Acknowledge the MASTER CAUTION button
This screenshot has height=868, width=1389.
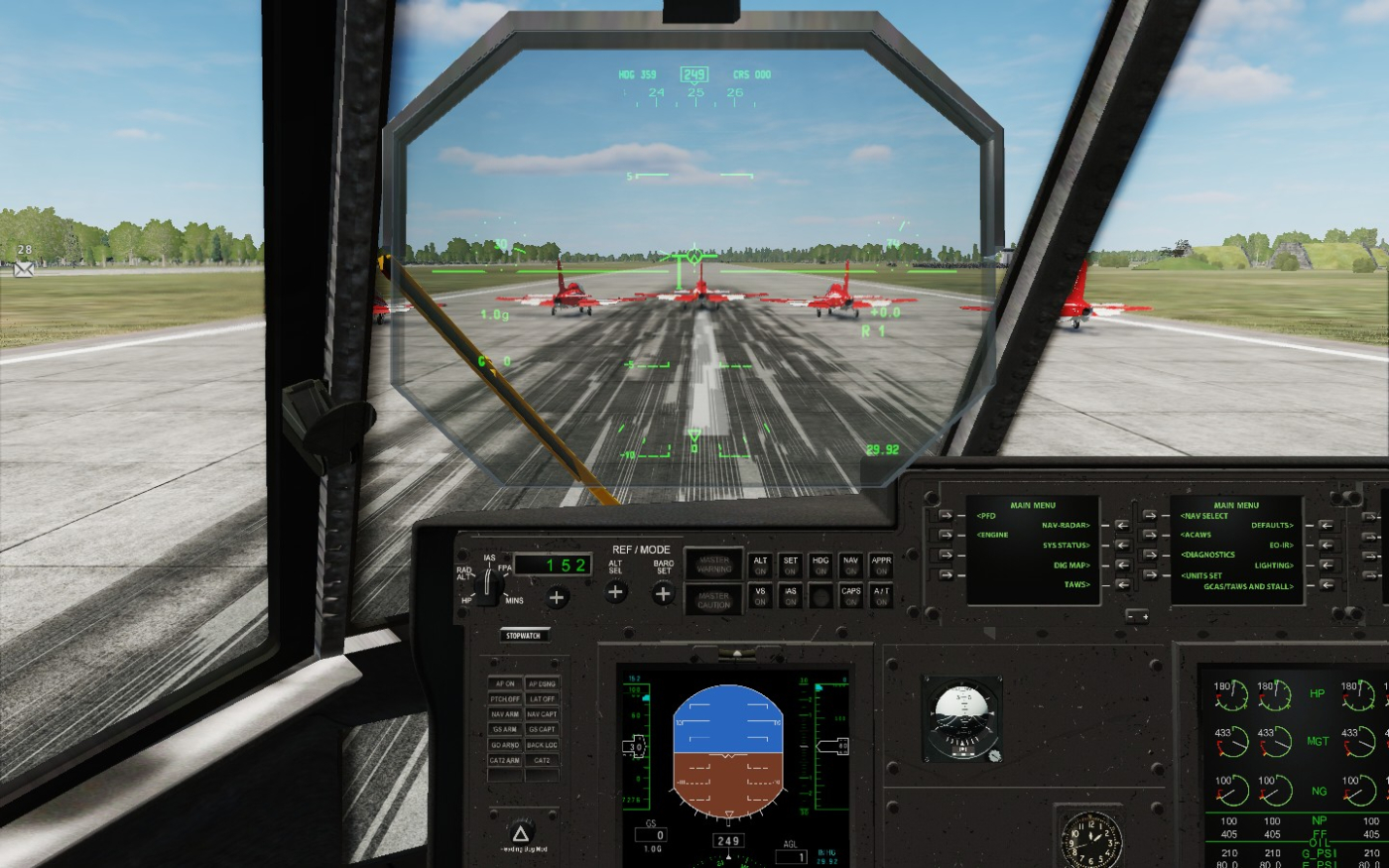[713, 598]
